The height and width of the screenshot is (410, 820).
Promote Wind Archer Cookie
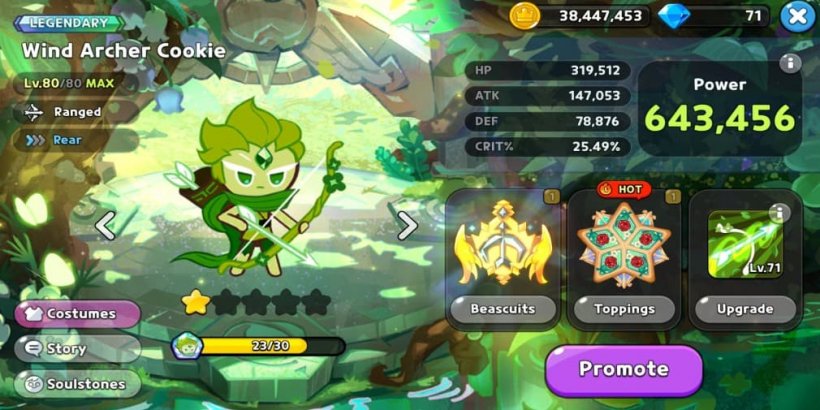pos(623,369)
